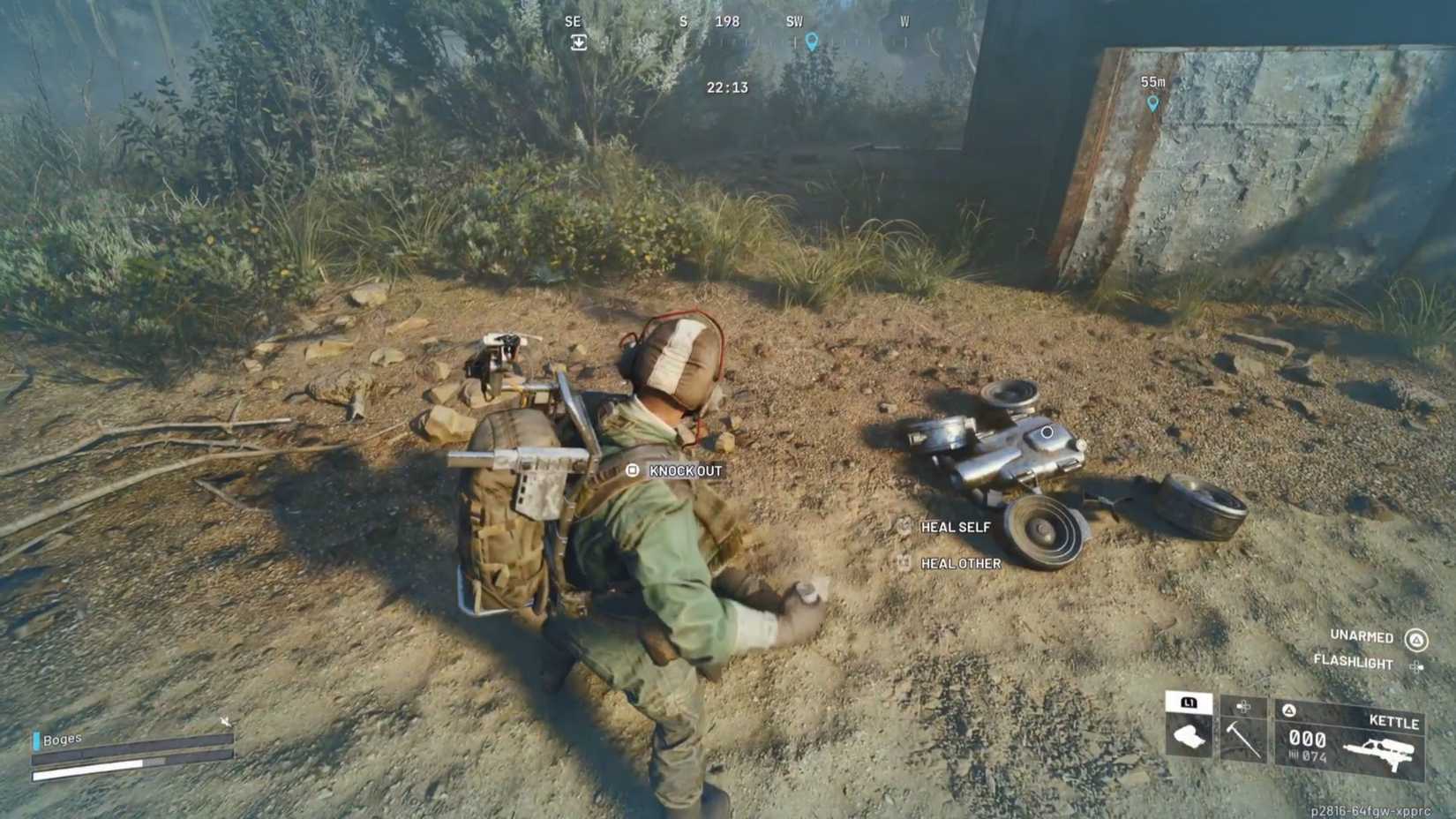Image resolution: width=1456 pixels, height=819 pixels.
Task: Click the extraction marker icon under SE
Action: click(578, 41)
